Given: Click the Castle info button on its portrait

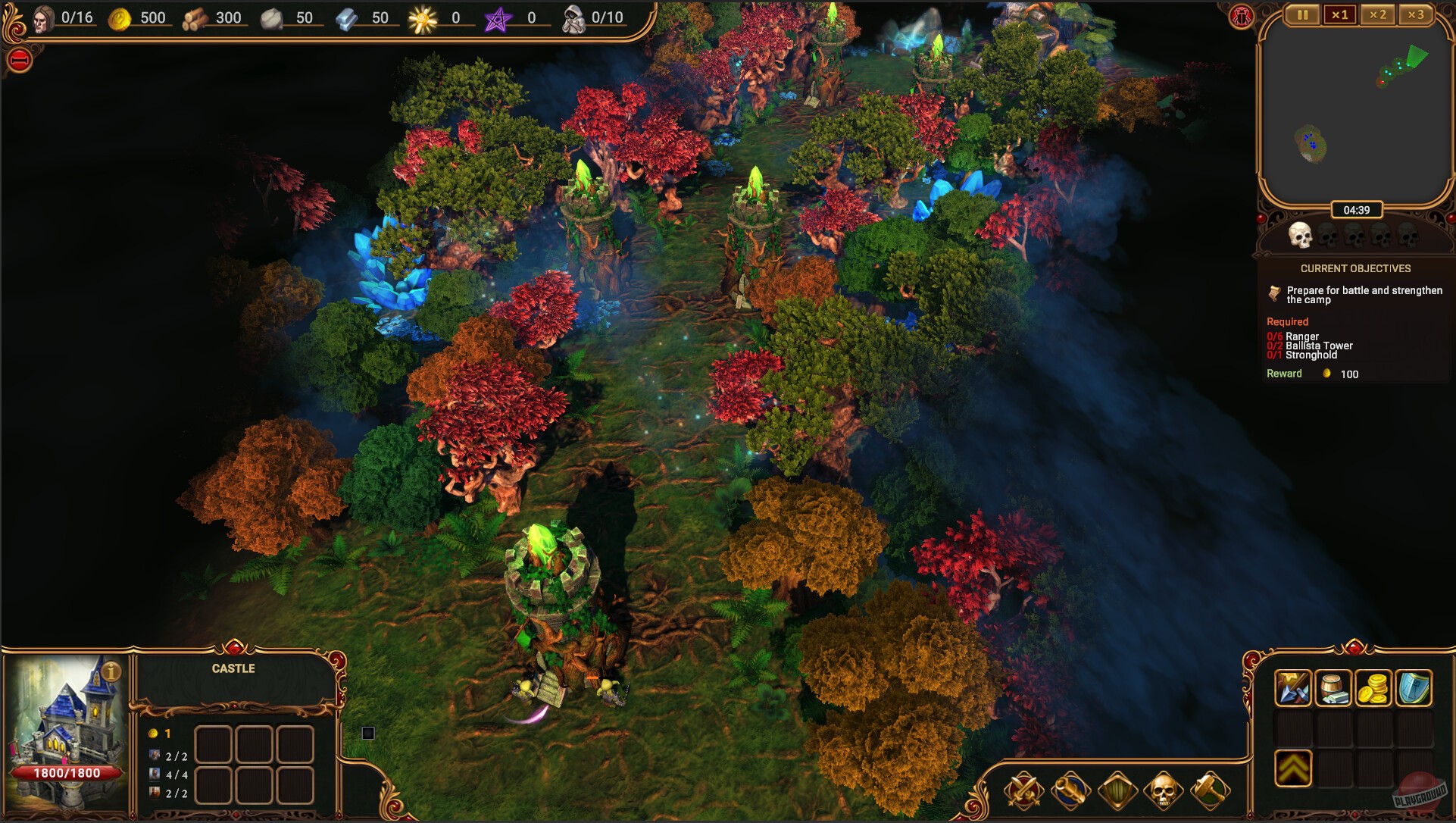Looking at the screenshot, I should pos(112,670).
